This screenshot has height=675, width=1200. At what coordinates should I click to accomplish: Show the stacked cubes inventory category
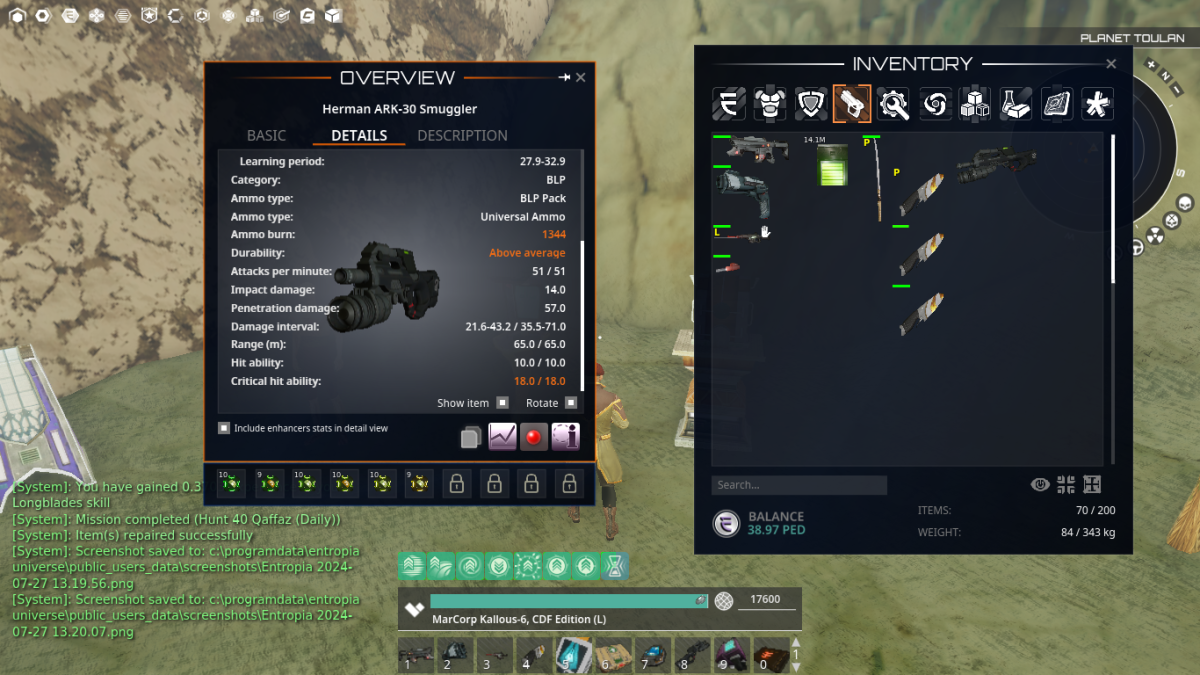pos(974,104)
